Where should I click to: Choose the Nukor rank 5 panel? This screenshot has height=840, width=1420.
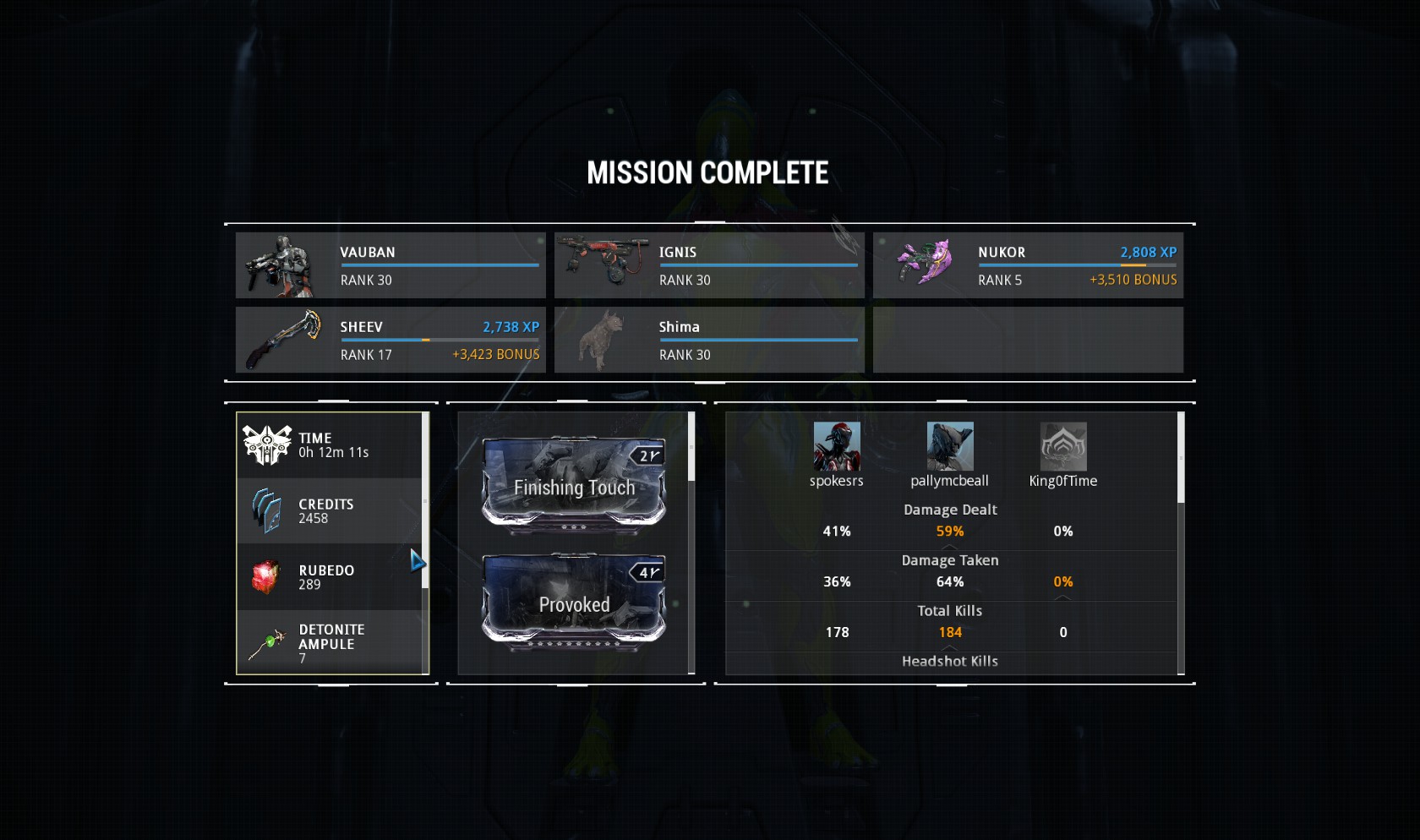[x=1027, y=265]
